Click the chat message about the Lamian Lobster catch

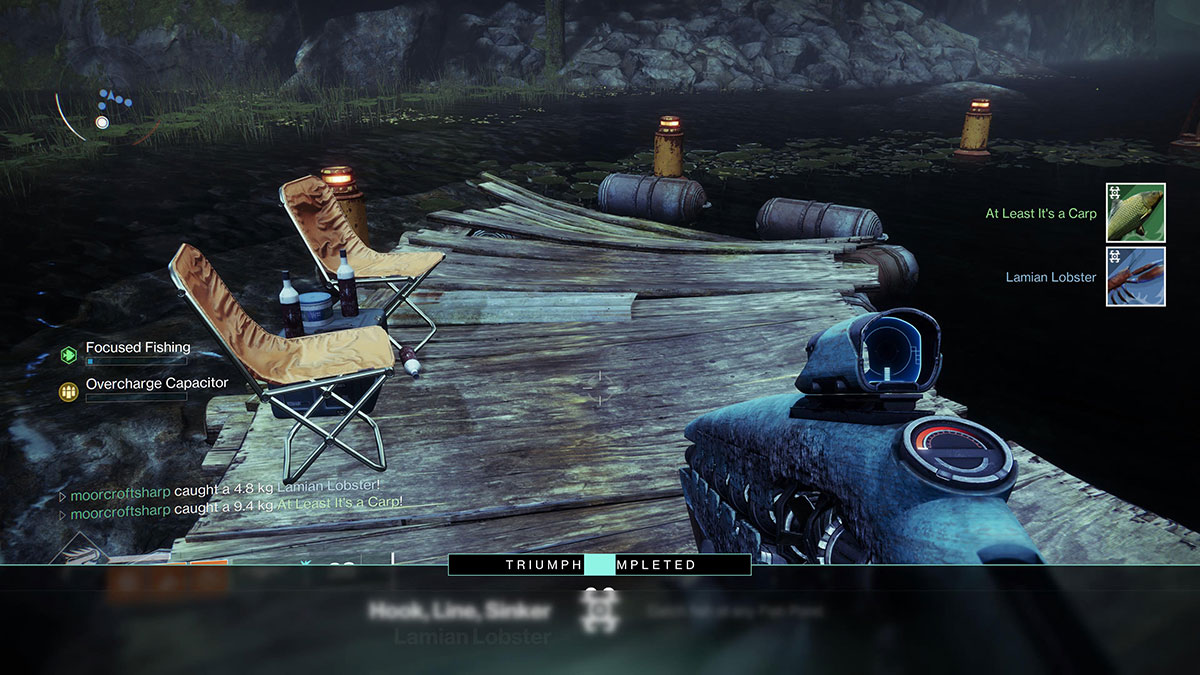(x=236, y=491)
